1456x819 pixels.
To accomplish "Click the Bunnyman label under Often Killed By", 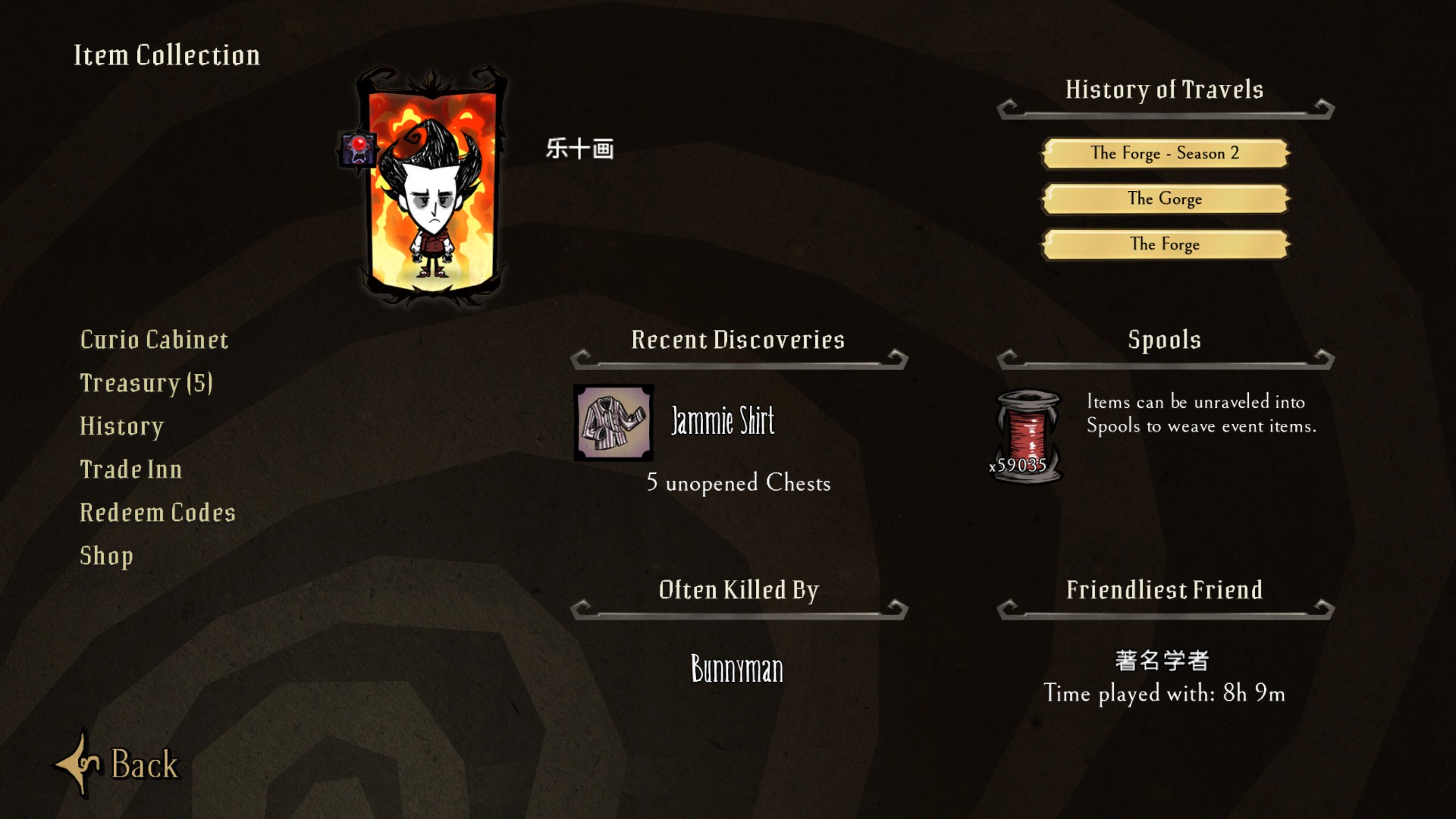I will coord(737,669).
